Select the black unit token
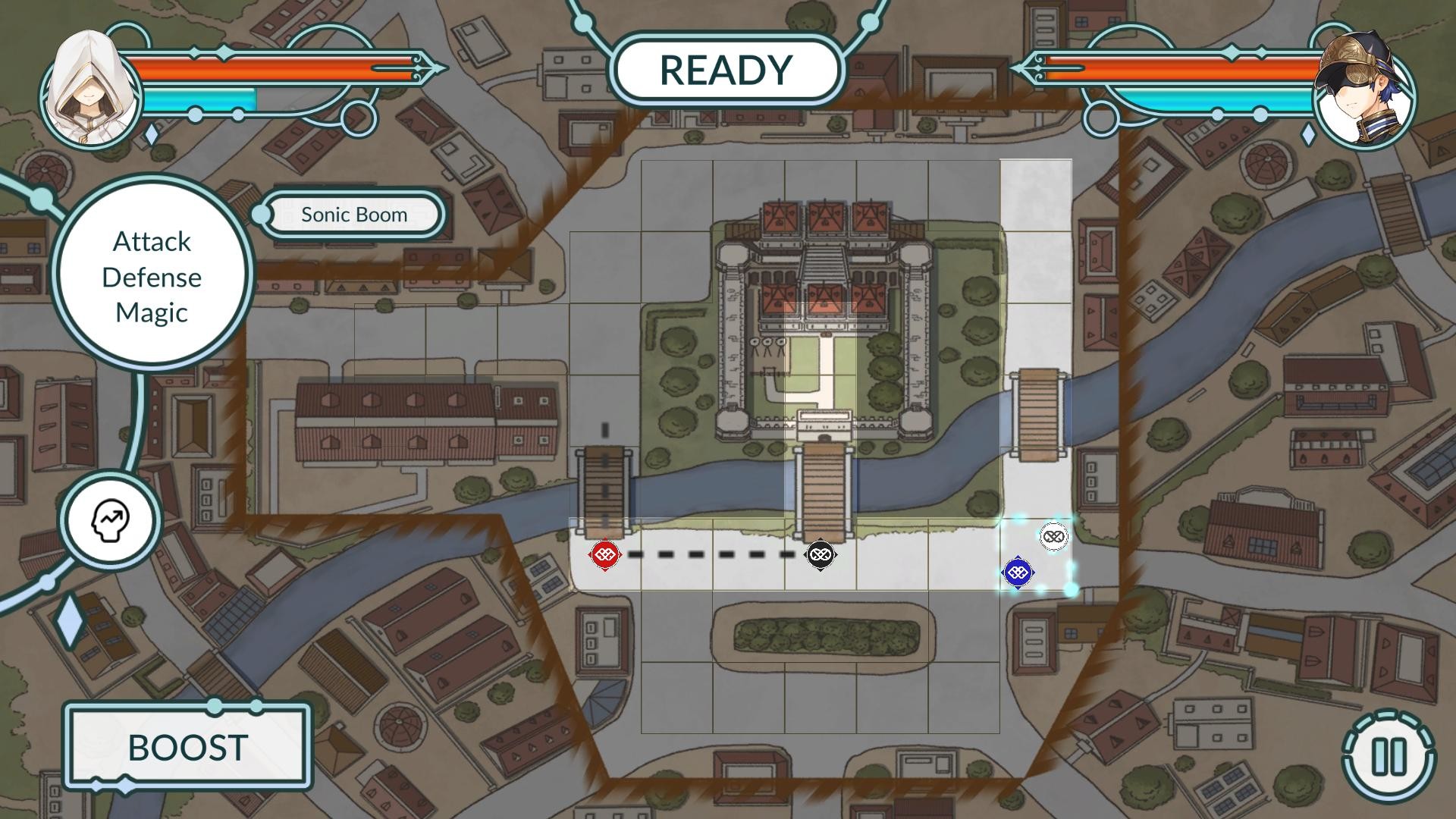This screenshot has width=1456, height=819. pos(819,555)
